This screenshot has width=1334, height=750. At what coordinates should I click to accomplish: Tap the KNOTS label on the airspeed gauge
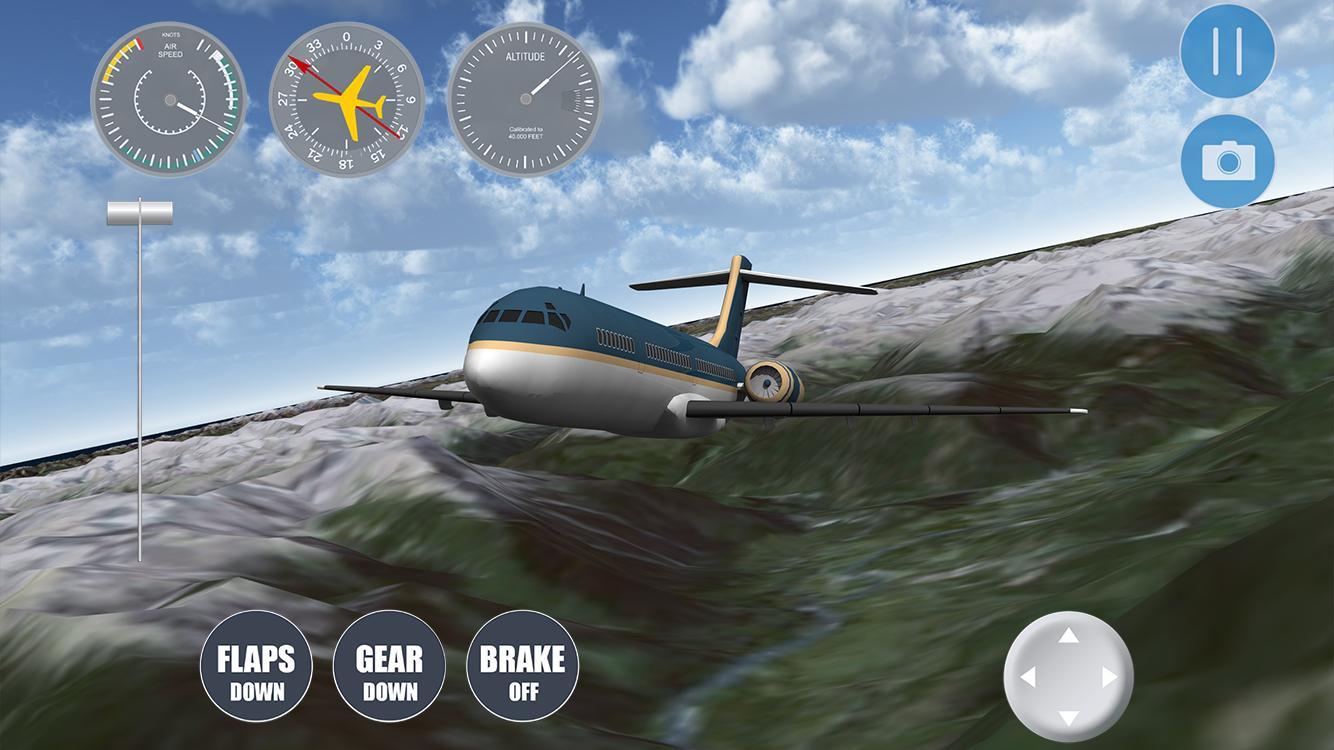click(x=168, y=33)
